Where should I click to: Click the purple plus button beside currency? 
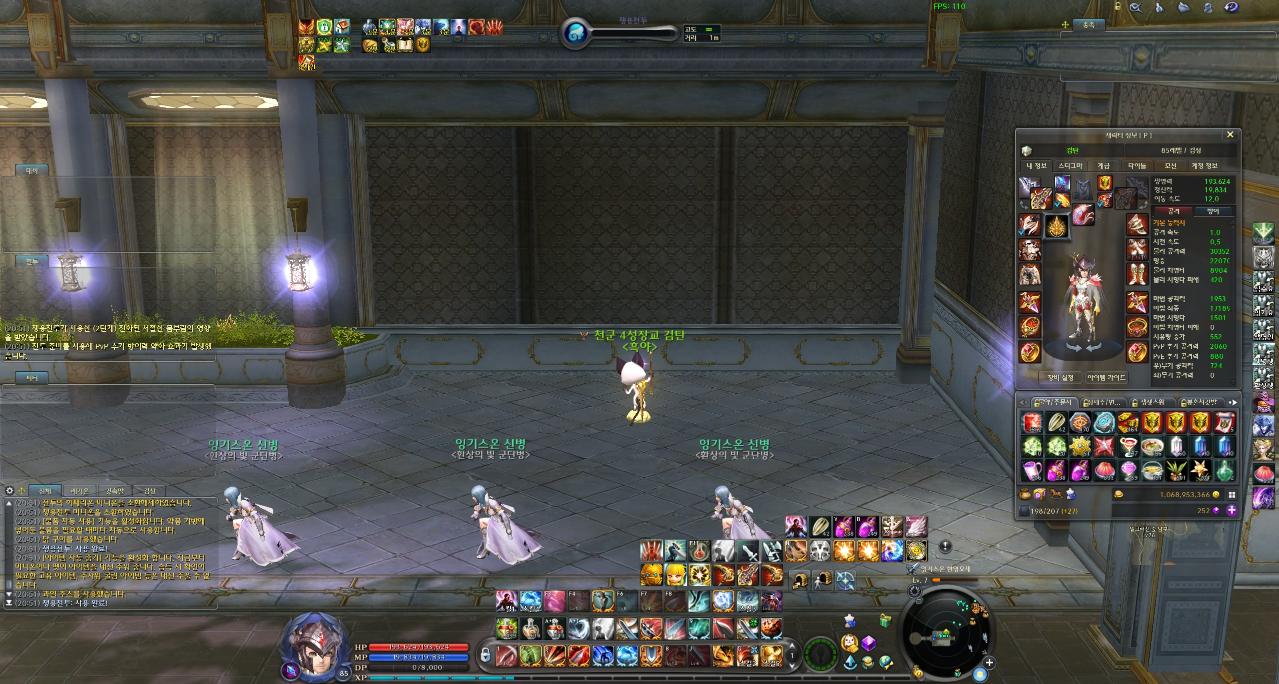click(x=1231, y=510)
